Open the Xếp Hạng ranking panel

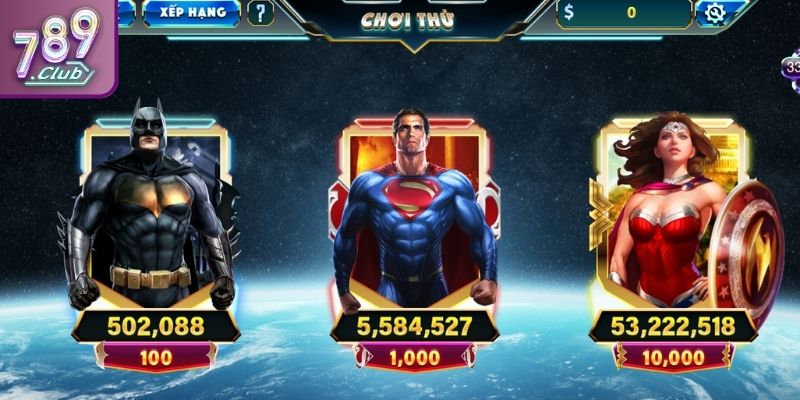[x=191, y=13]
